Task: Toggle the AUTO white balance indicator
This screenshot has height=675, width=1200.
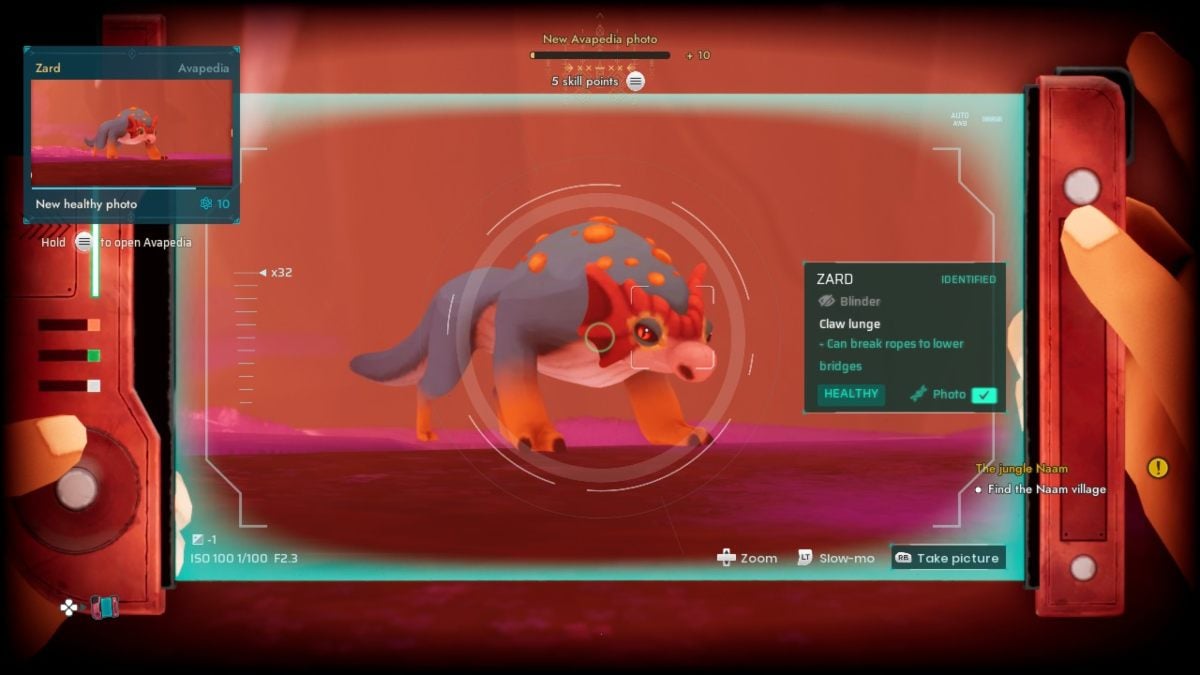Action: 960,119
